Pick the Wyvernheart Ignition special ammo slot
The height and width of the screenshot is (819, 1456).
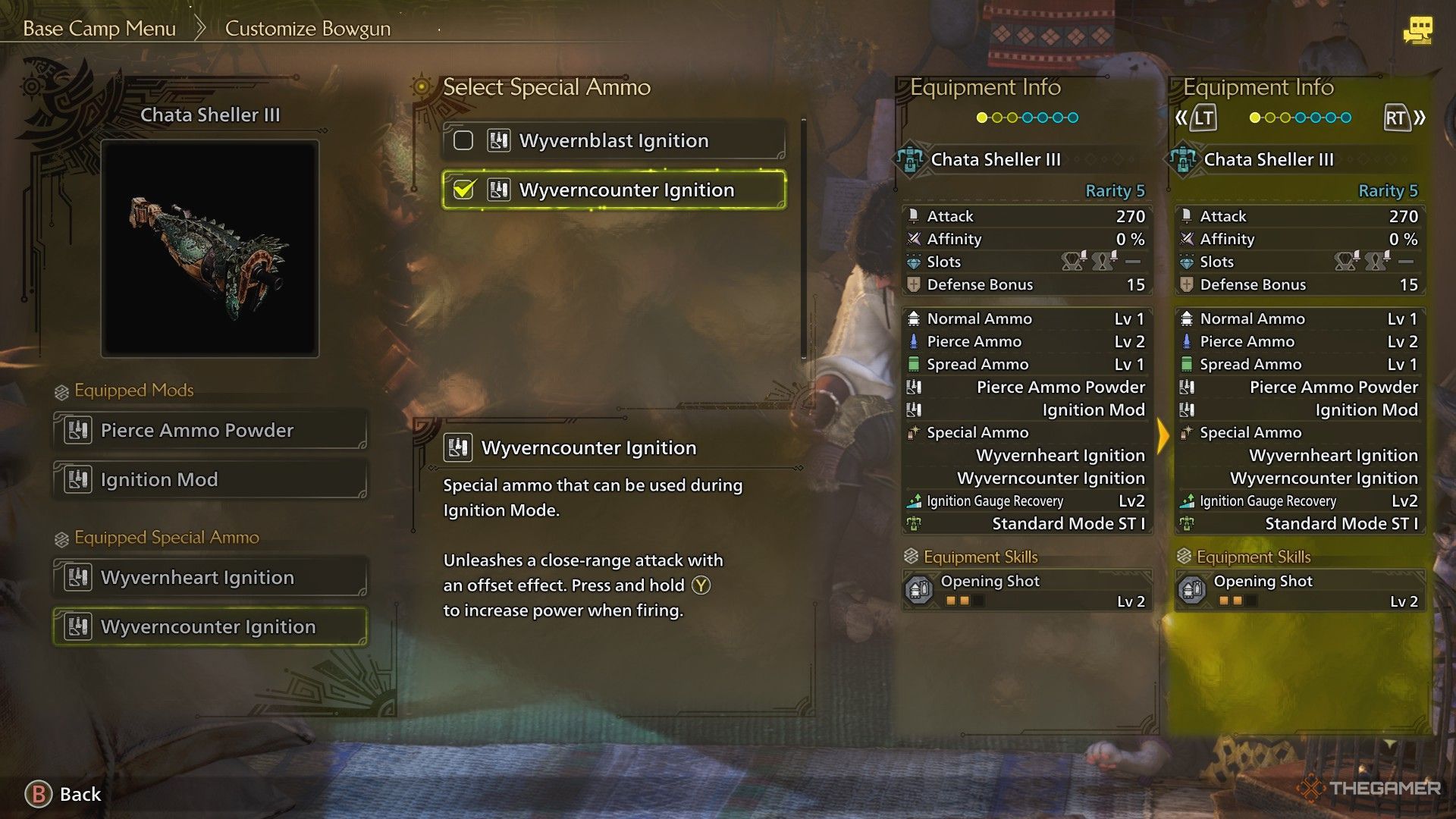click(210, 578)
